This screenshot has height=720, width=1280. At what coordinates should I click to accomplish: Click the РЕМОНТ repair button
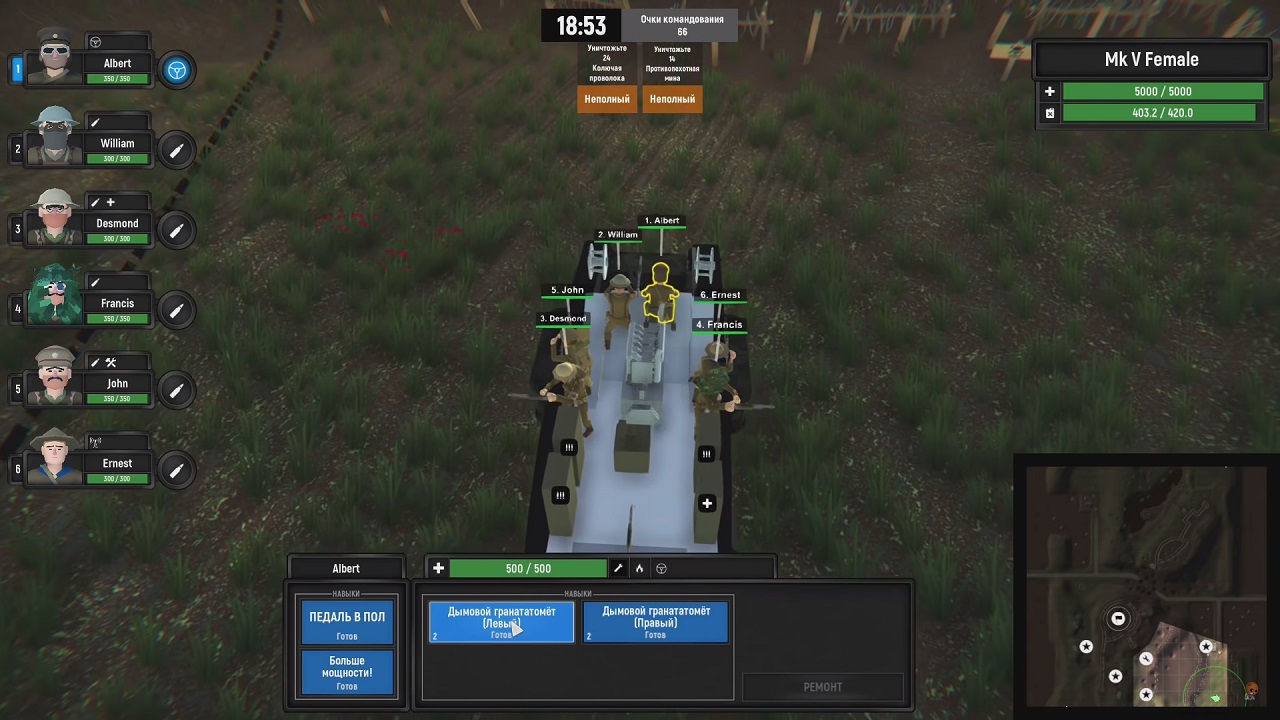click(x=822, y=687)
